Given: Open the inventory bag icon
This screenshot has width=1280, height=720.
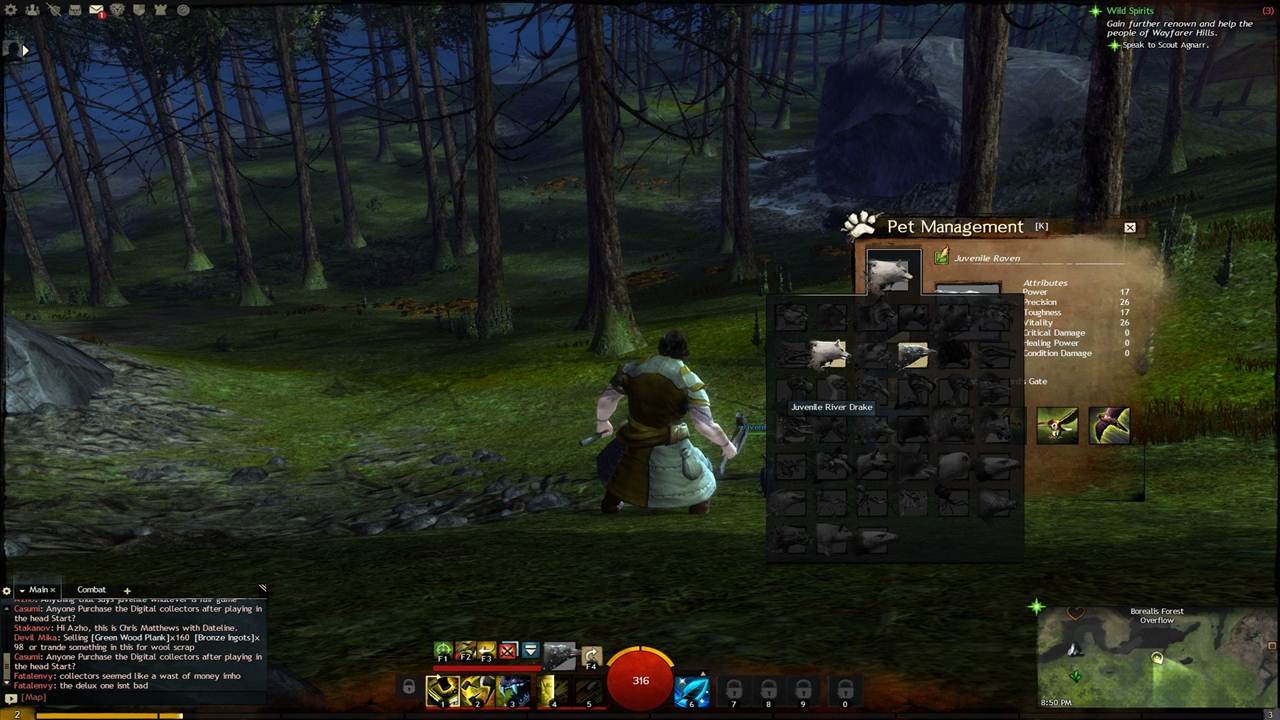Looking at the screenshot, I should pyautogui.click(x=74, y=10).
